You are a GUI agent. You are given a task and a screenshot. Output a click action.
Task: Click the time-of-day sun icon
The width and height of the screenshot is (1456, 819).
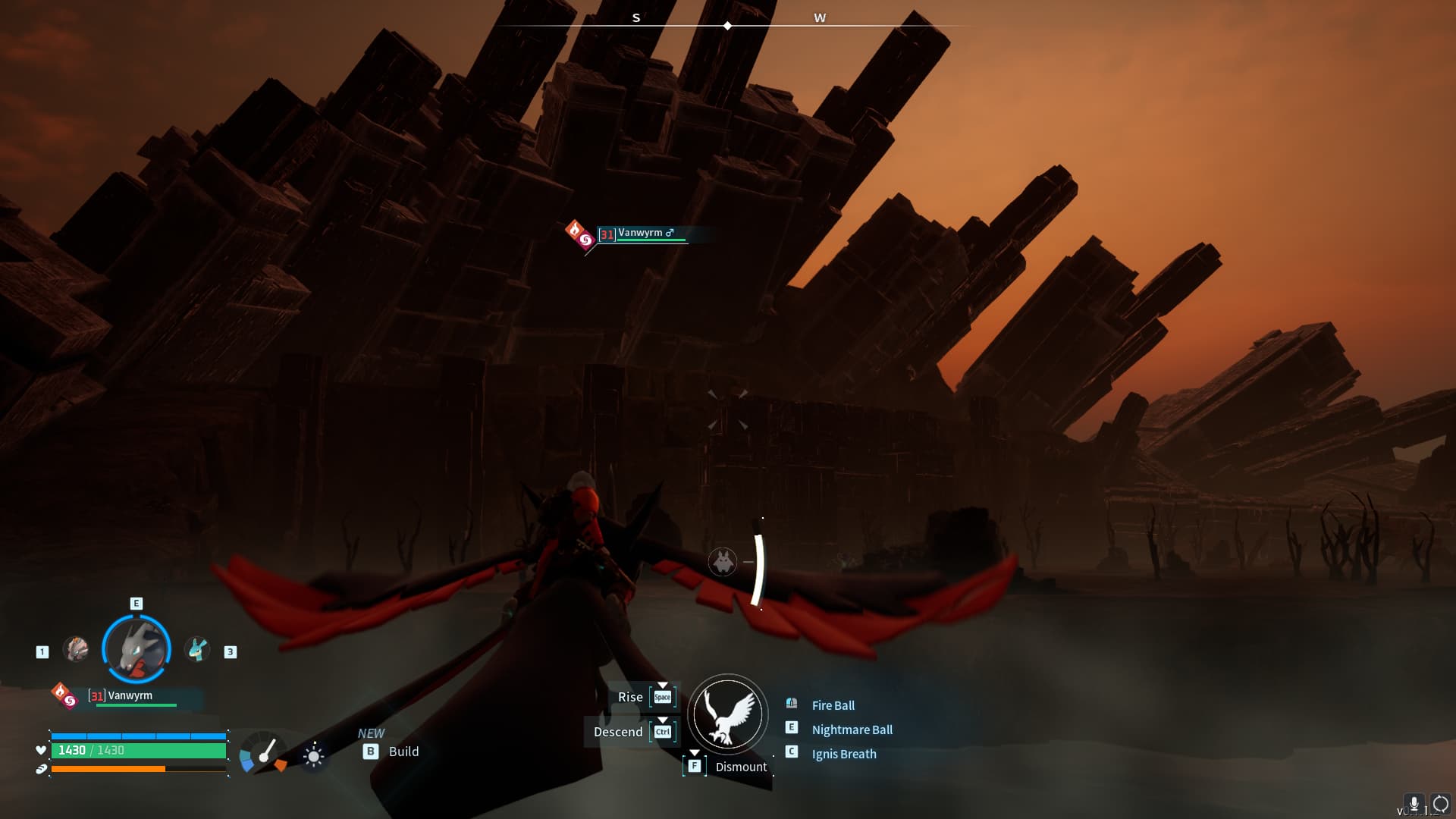pos(313,755)
